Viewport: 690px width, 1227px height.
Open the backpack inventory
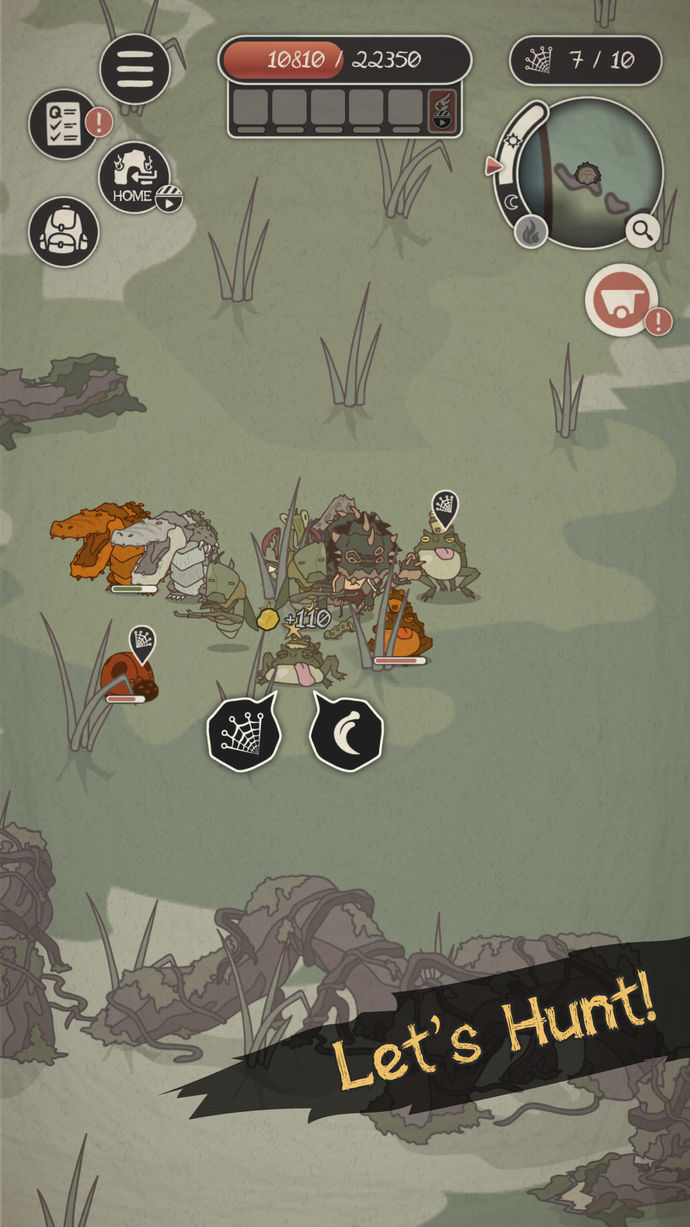64,231
